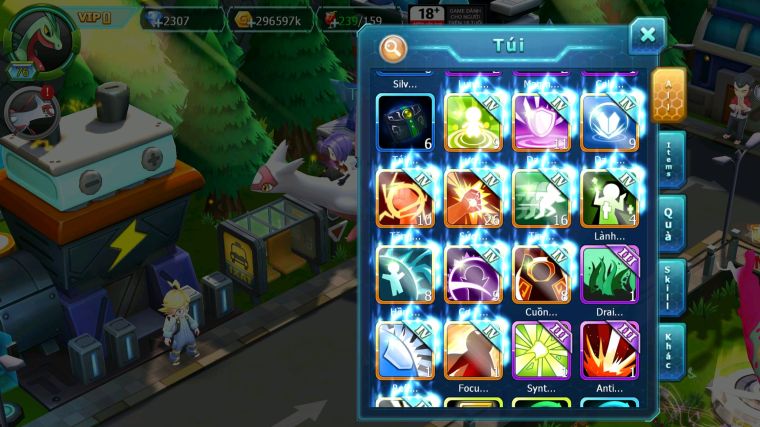Select the Lành... green figure skill item

(x=609, y=196)
